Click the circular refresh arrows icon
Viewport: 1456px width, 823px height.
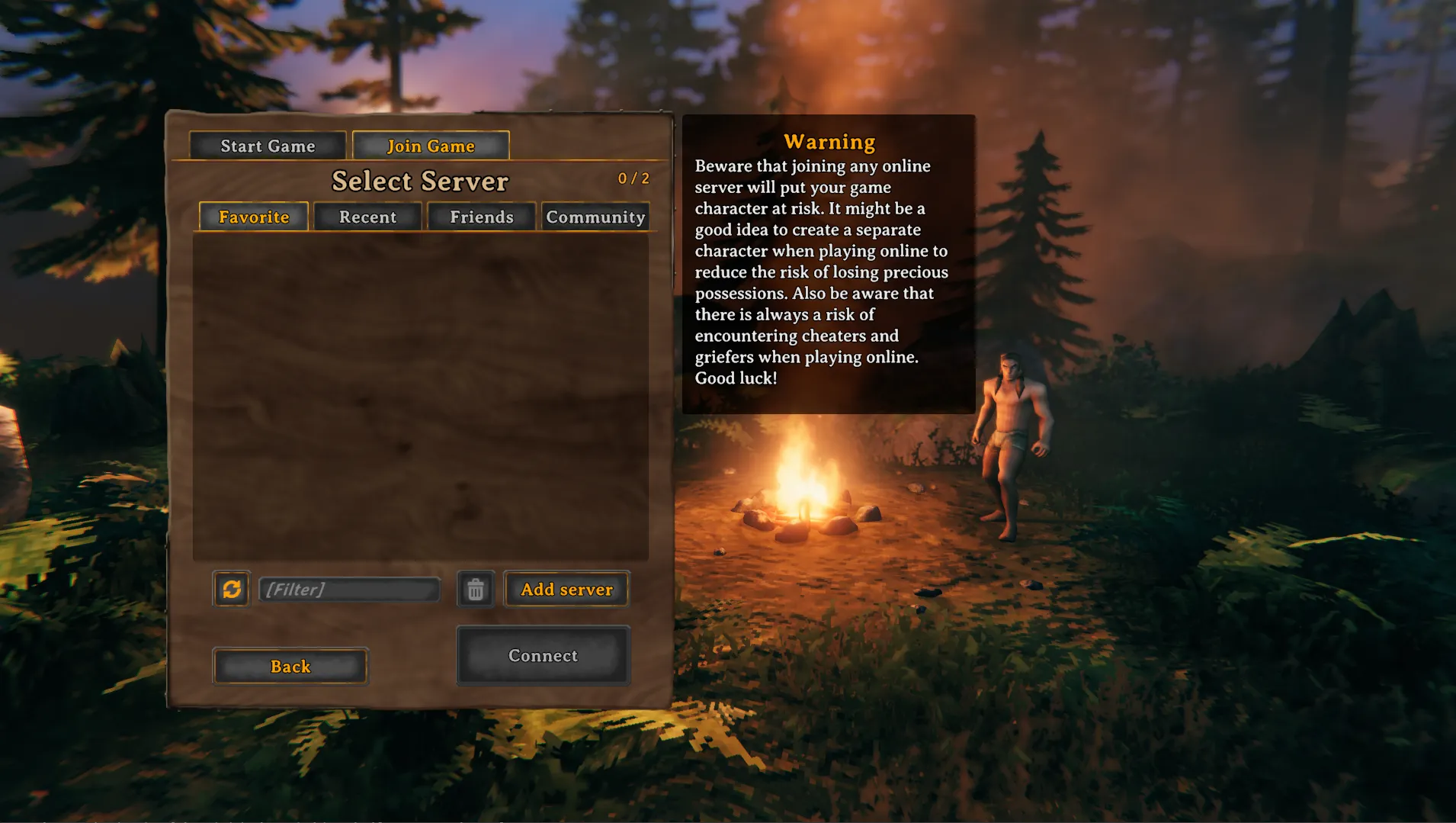tap(231, 588)
